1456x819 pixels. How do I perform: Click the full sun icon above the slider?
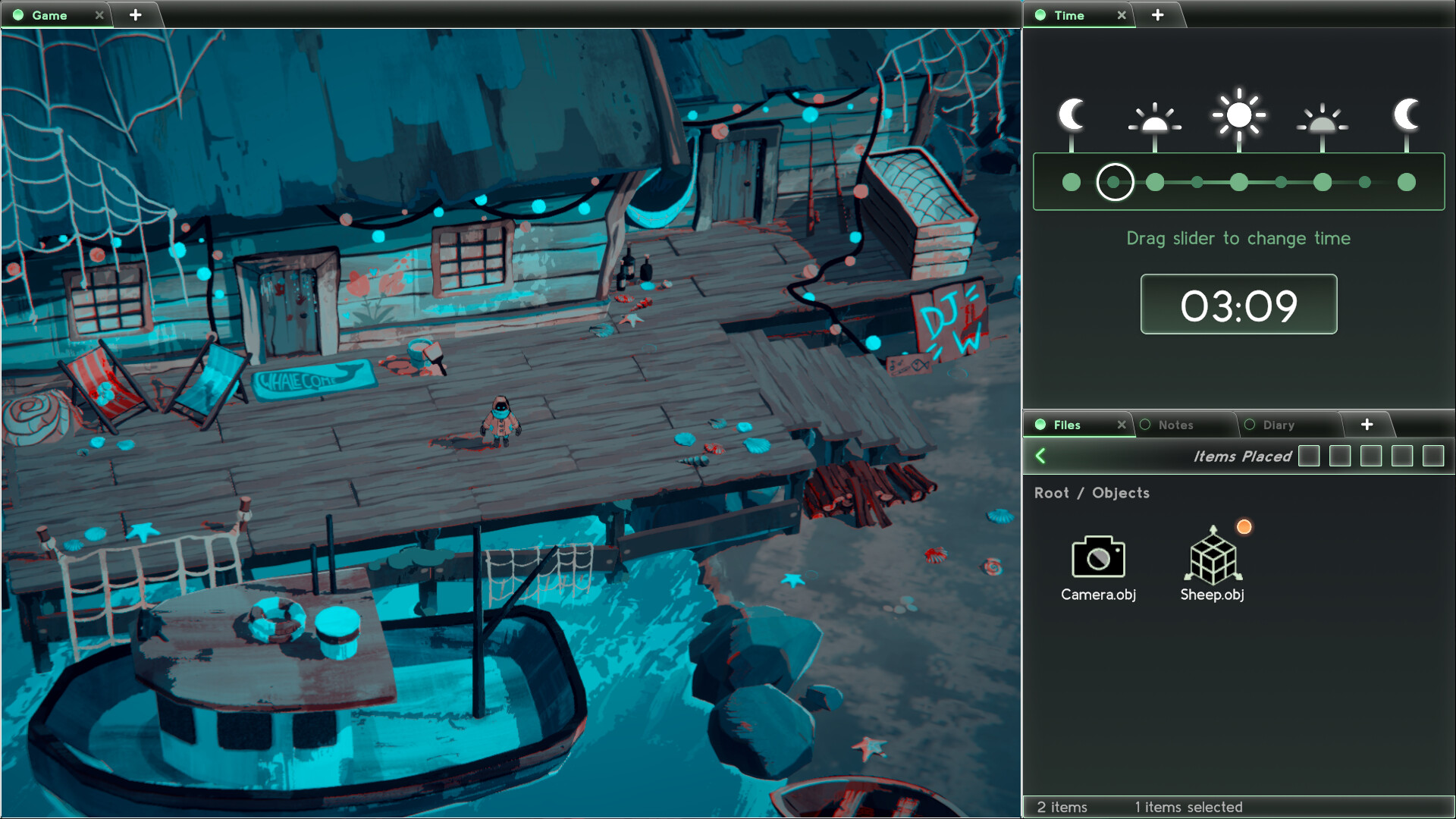coord(1239,114)
